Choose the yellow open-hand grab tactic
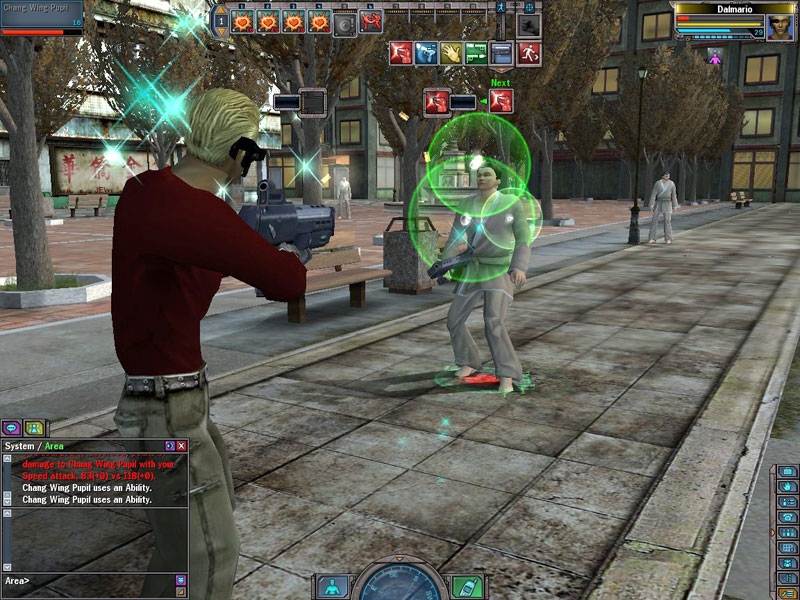The height and width of the screenshot is (600, 800). pos(451,53)
